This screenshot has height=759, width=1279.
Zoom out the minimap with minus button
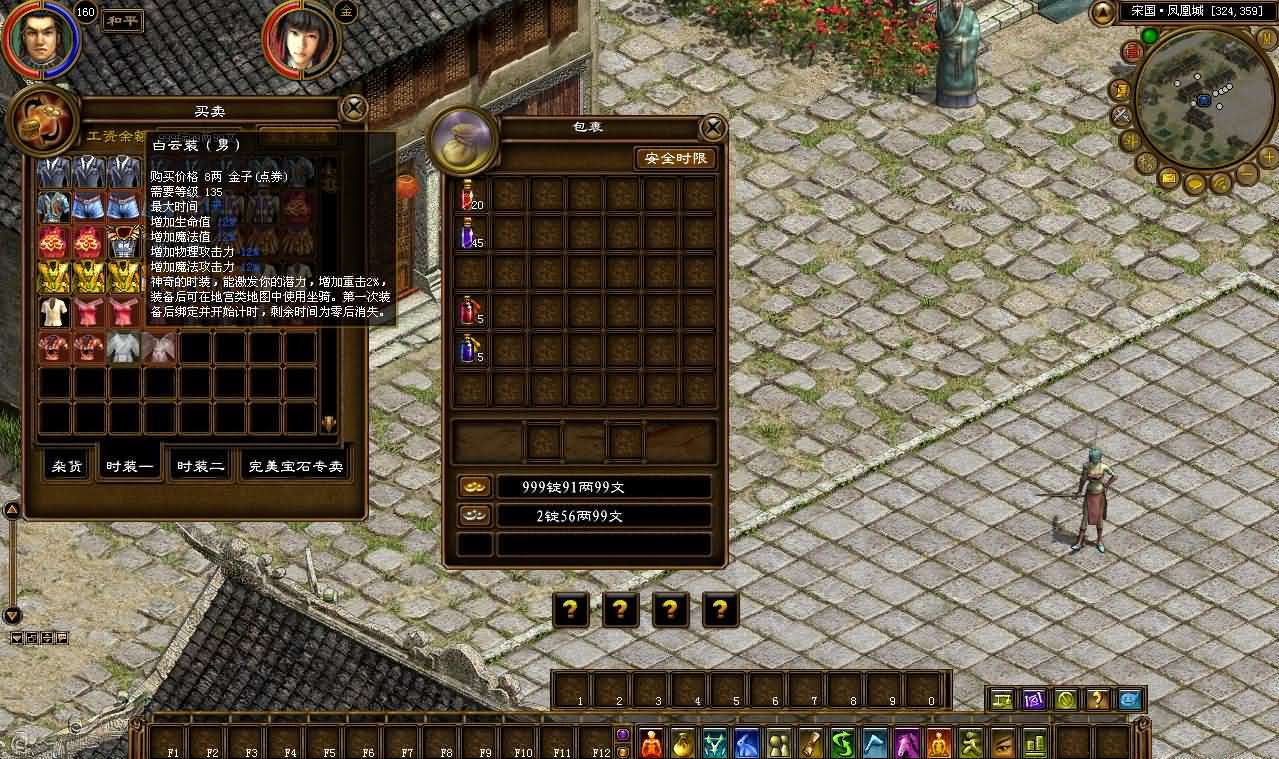pos(1246,174)
